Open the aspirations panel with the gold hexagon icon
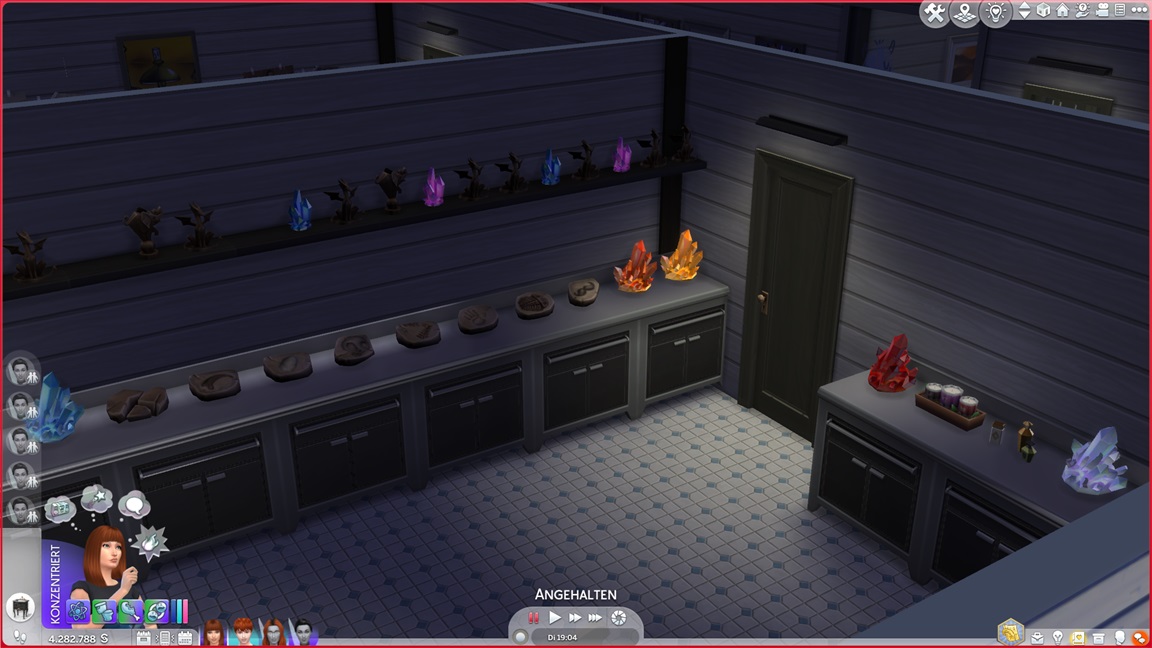 click(x=1009, y=632)
